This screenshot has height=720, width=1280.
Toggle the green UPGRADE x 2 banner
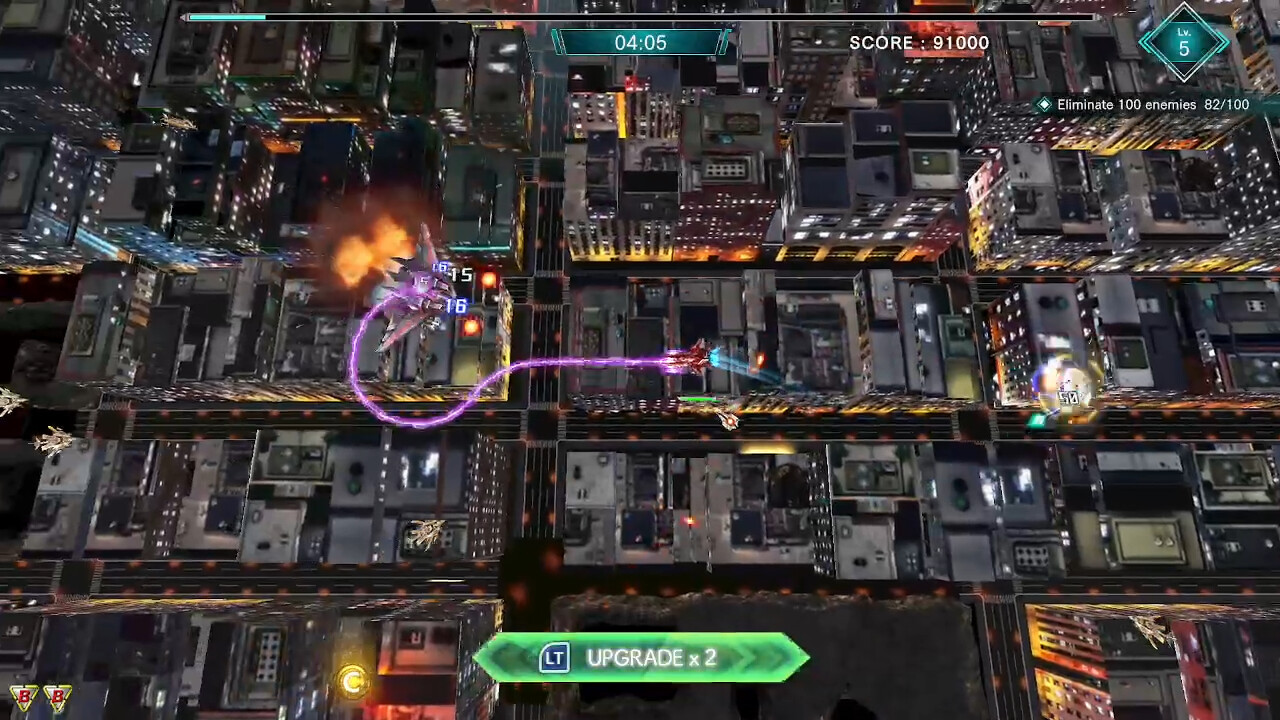point(643,658)
